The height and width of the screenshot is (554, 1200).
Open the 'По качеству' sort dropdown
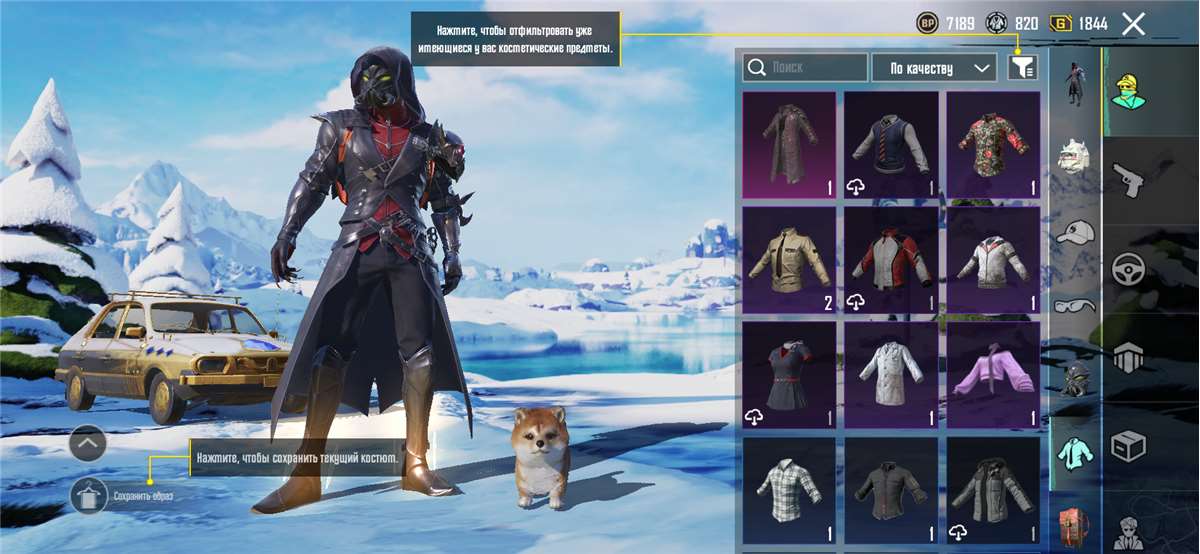(x=934, y=68)
